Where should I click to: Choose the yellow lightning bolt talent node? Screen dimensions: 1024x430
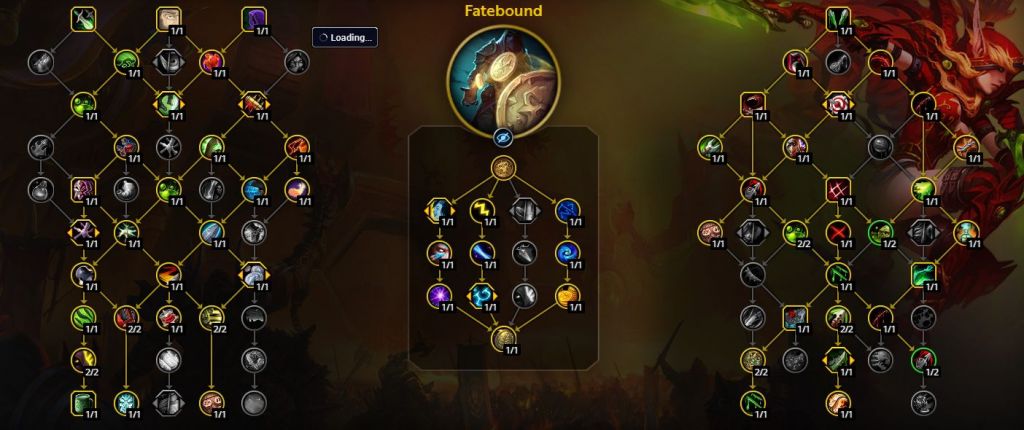tap(482, 209)
